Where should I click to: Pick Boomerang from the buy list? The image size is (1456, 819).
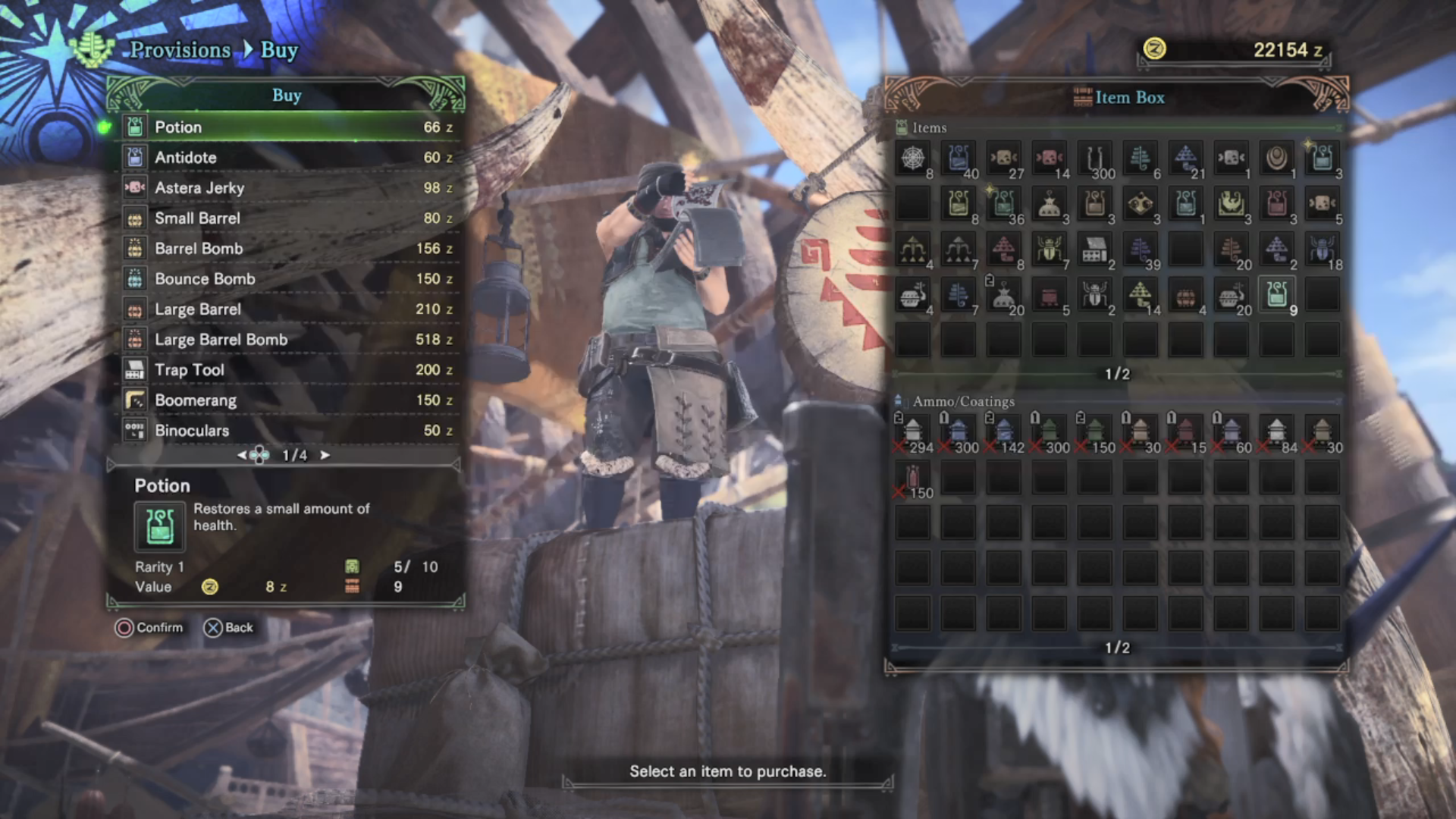tap(288, 400)
